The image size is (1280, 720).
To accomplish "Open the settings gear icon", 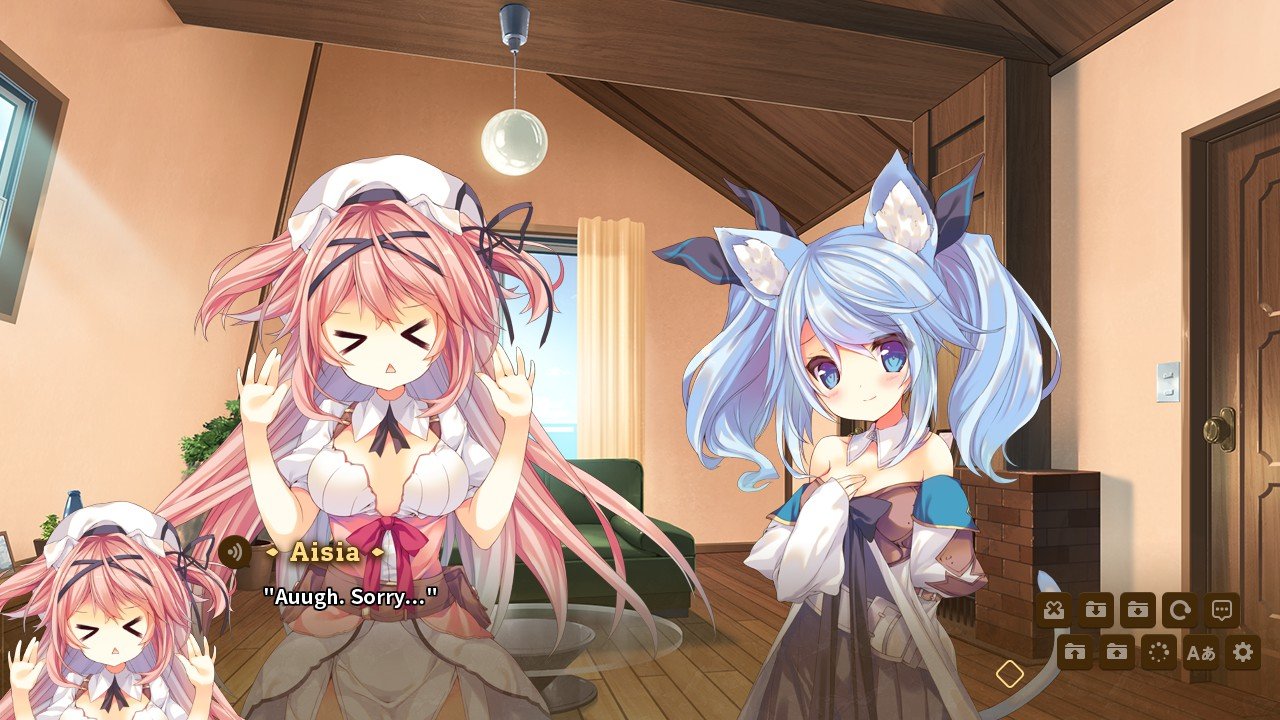I will click(x=1242, y=651).
